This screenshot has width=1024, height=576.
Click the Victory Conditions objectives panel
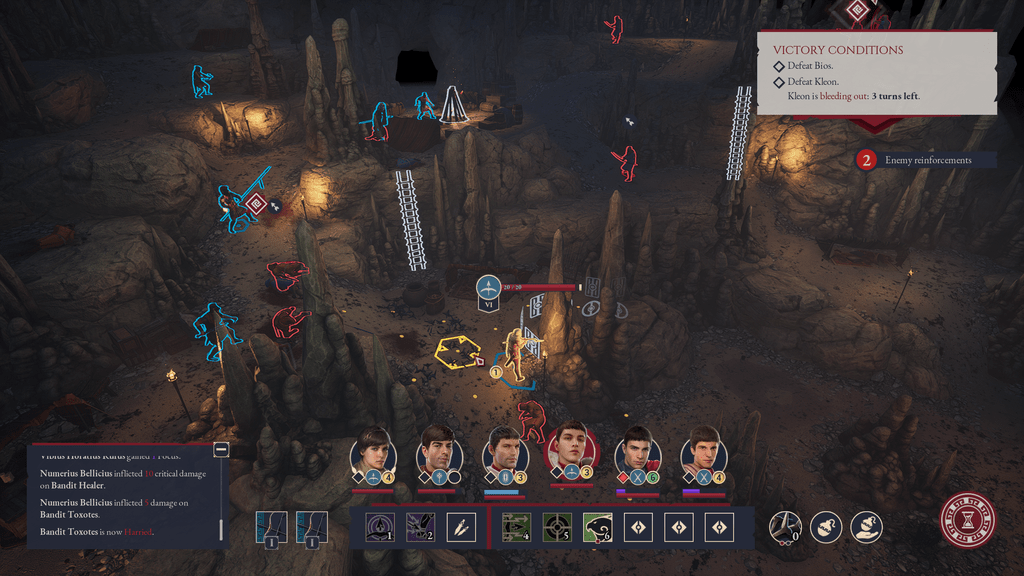(876, 73)
